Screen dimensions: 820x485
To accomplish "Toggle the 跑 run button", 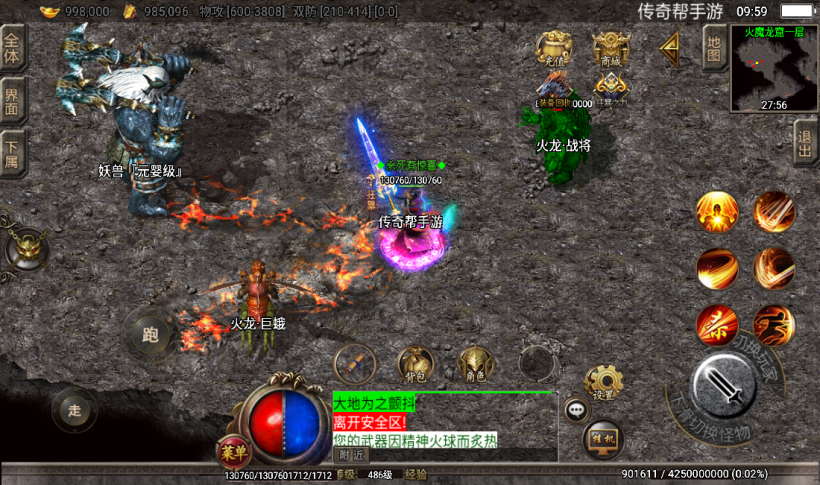I will click(151, 333).
